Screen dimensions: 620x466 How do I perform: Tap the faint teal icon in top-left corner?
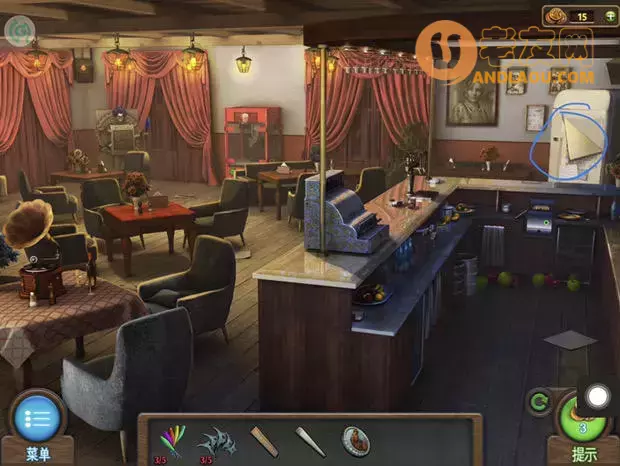click(17, 31)
